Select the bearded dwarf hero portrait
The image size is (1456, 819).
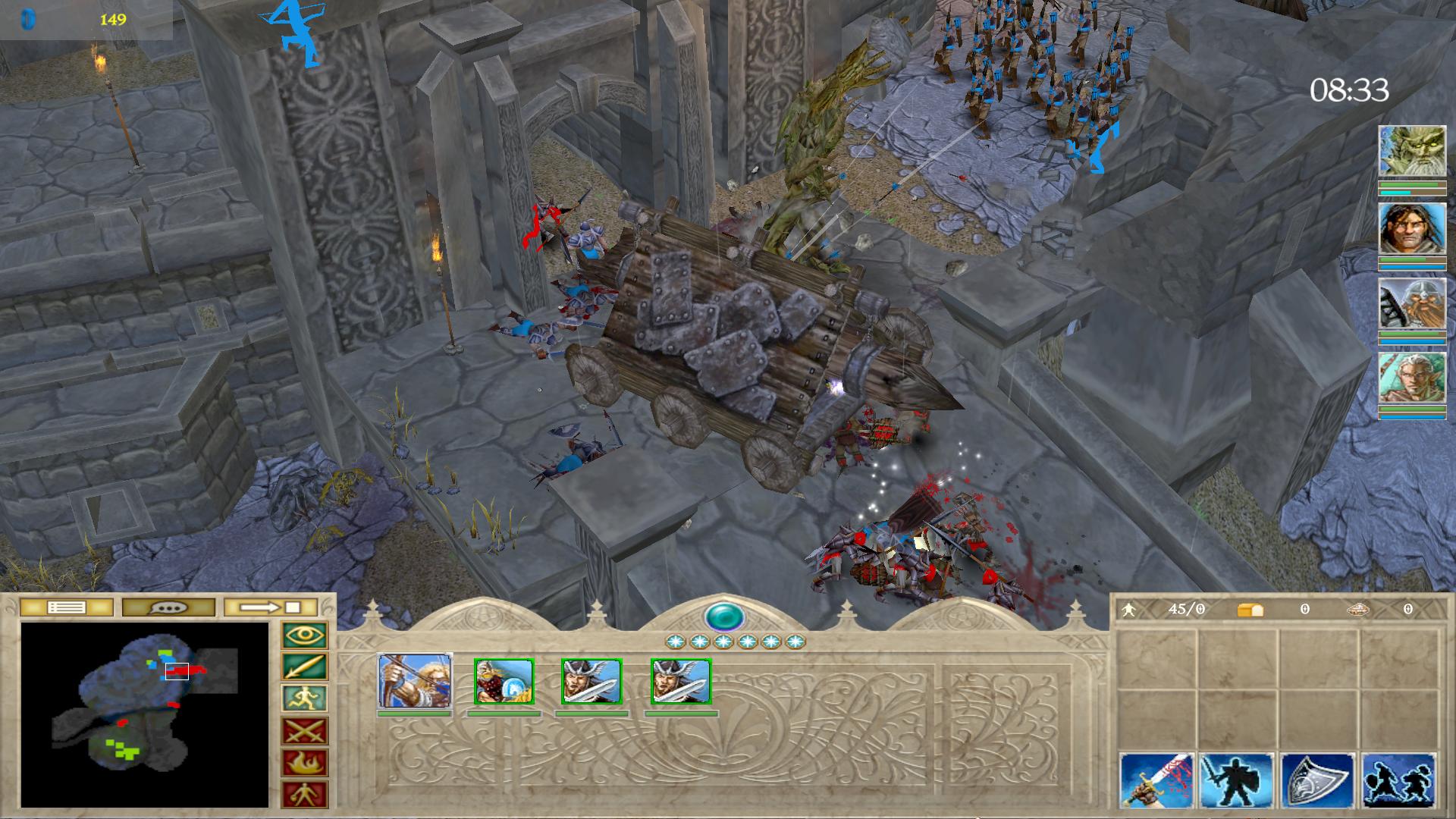click(x=1411, y=303)
